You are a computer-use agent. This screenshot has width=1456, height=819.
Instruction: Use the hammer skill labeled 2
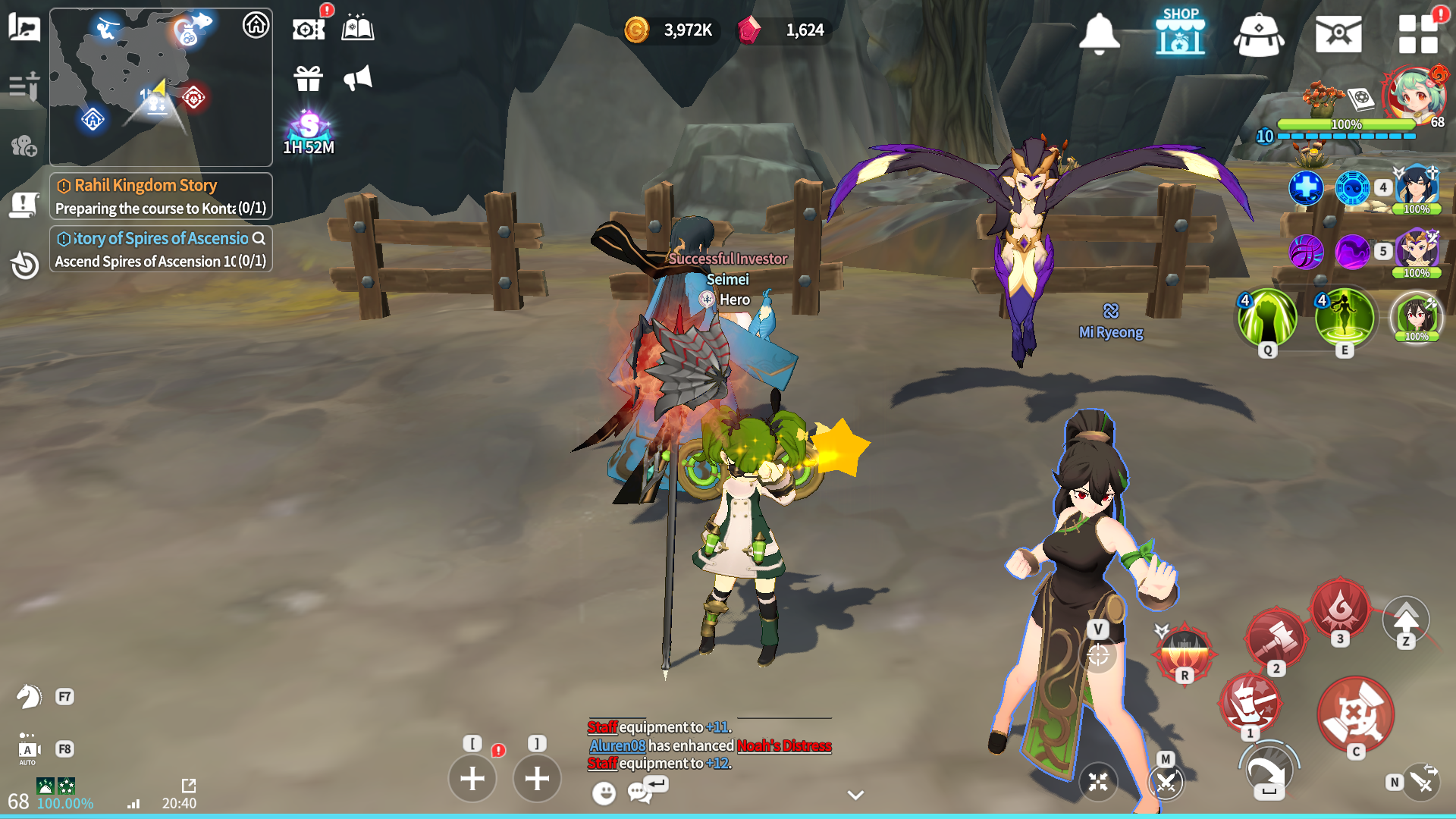(x=1276, y=638)
